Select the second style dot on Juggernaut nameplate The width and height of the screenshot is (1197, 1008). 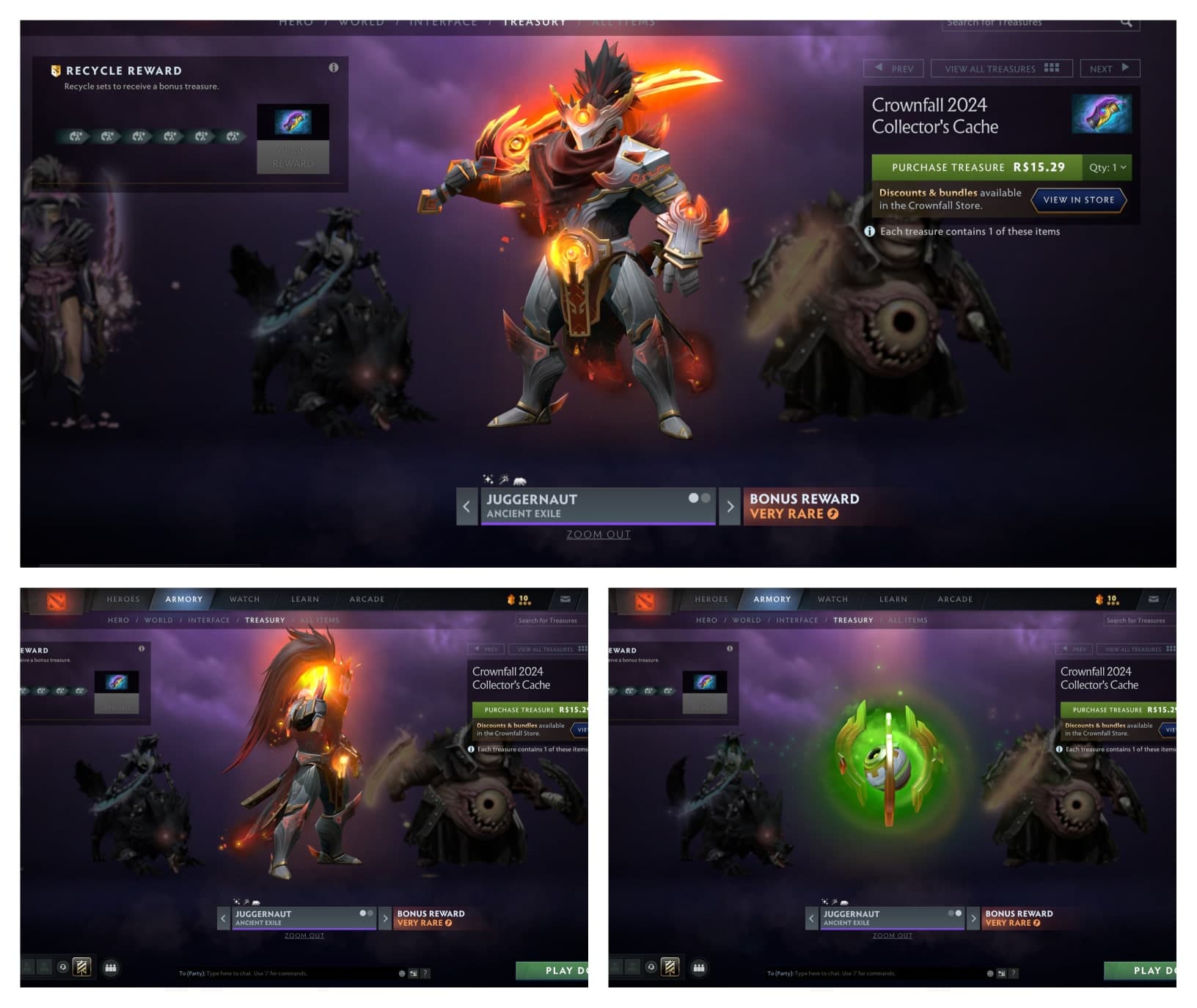[x=704, y=497]
